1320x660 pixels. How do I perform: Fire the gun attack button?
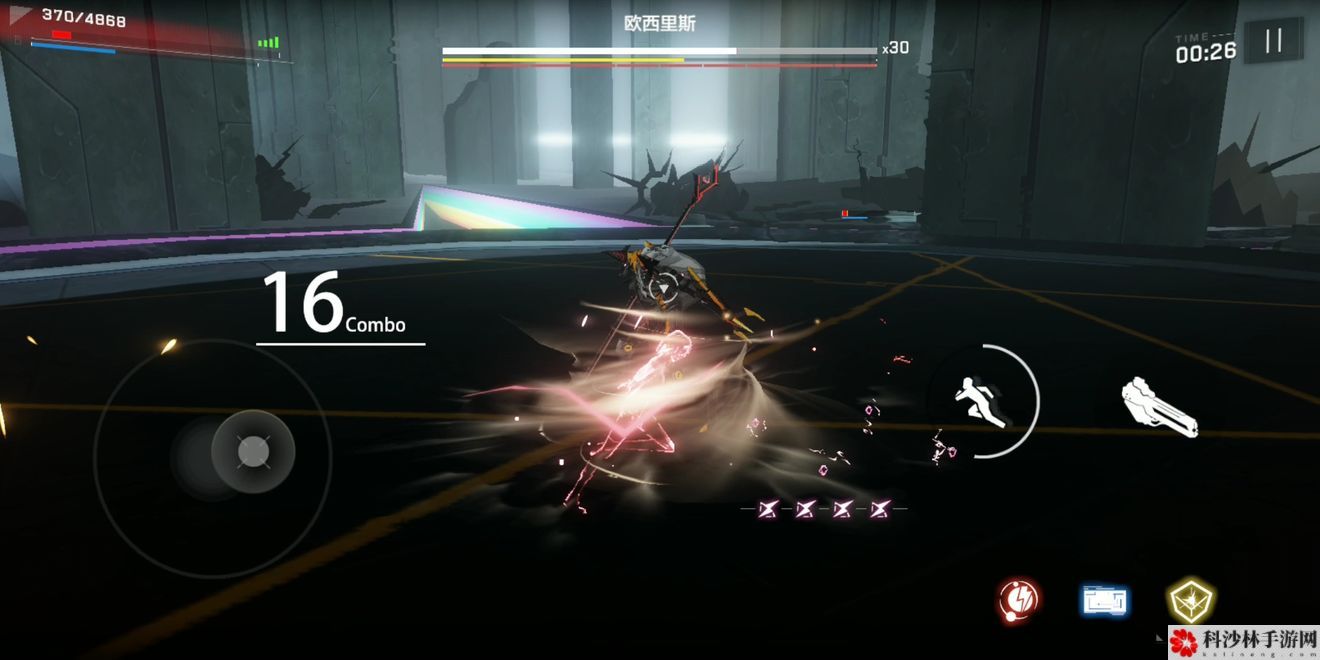pyautogui.click(x=1159, y=407)
